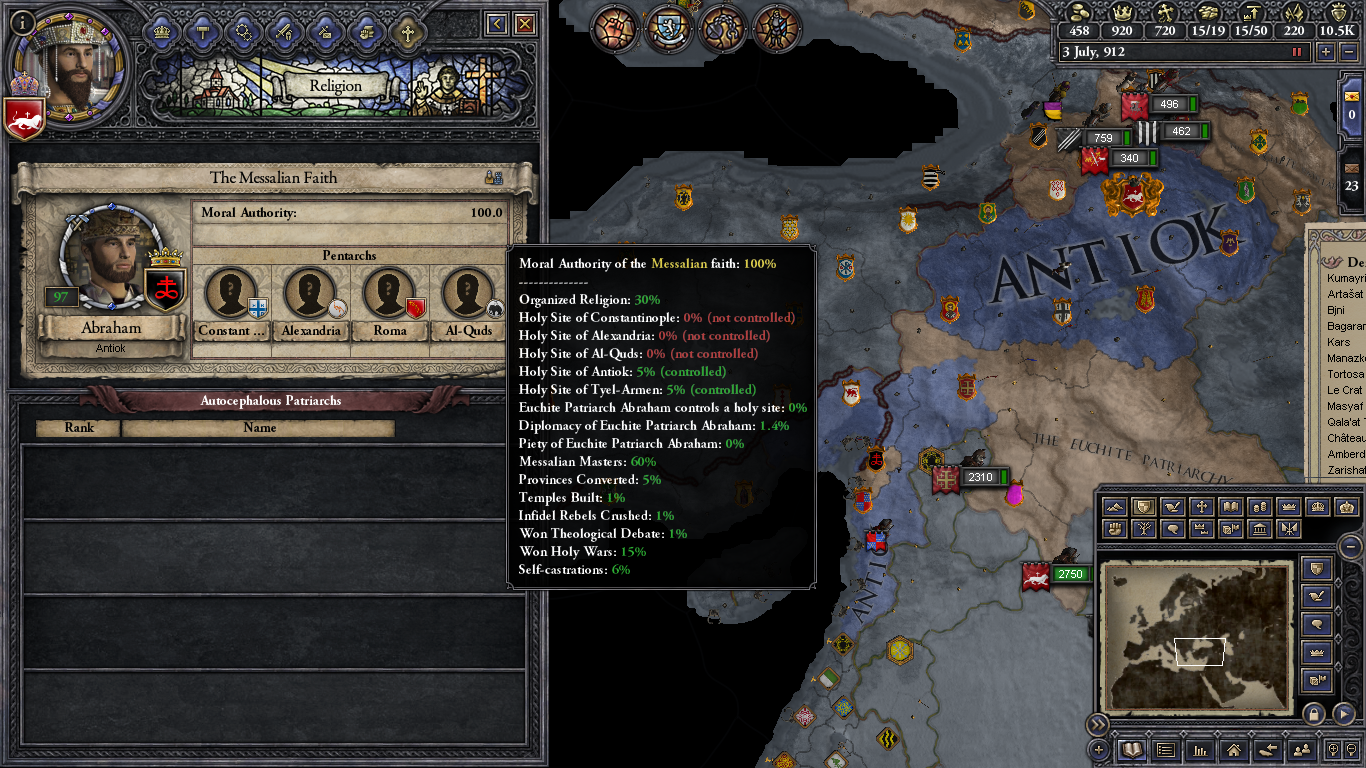Image resolution: width=1366 pixels, height=768 pixels.
Task: Open the Council screen with the crown icon
Action: pyautogui.click(x=162, y=30)
